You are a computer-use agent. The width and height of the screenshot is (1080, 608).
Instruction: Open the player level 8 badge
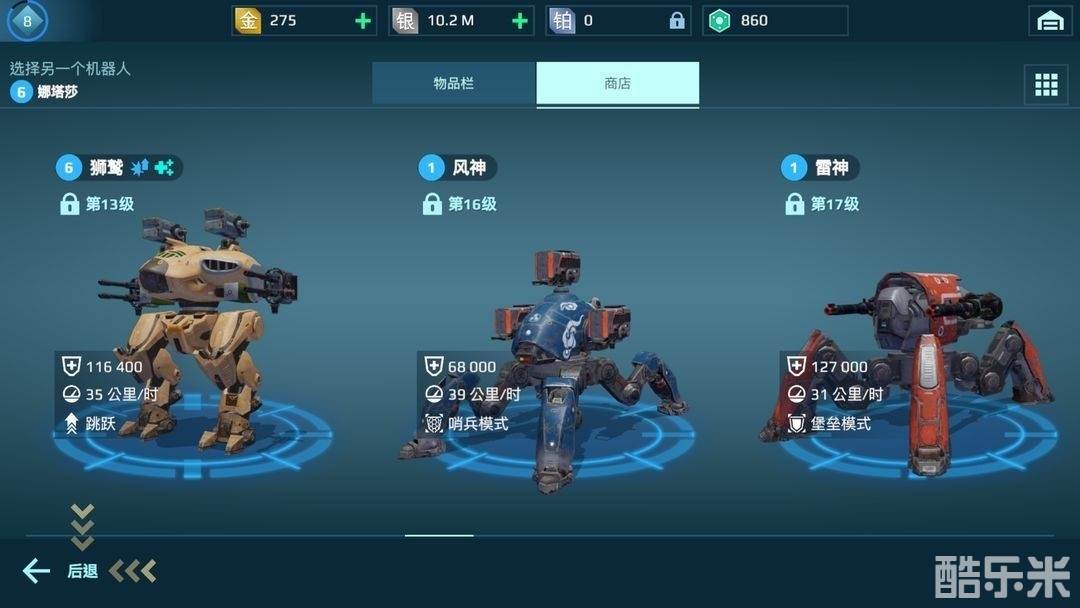click(27, 20)
